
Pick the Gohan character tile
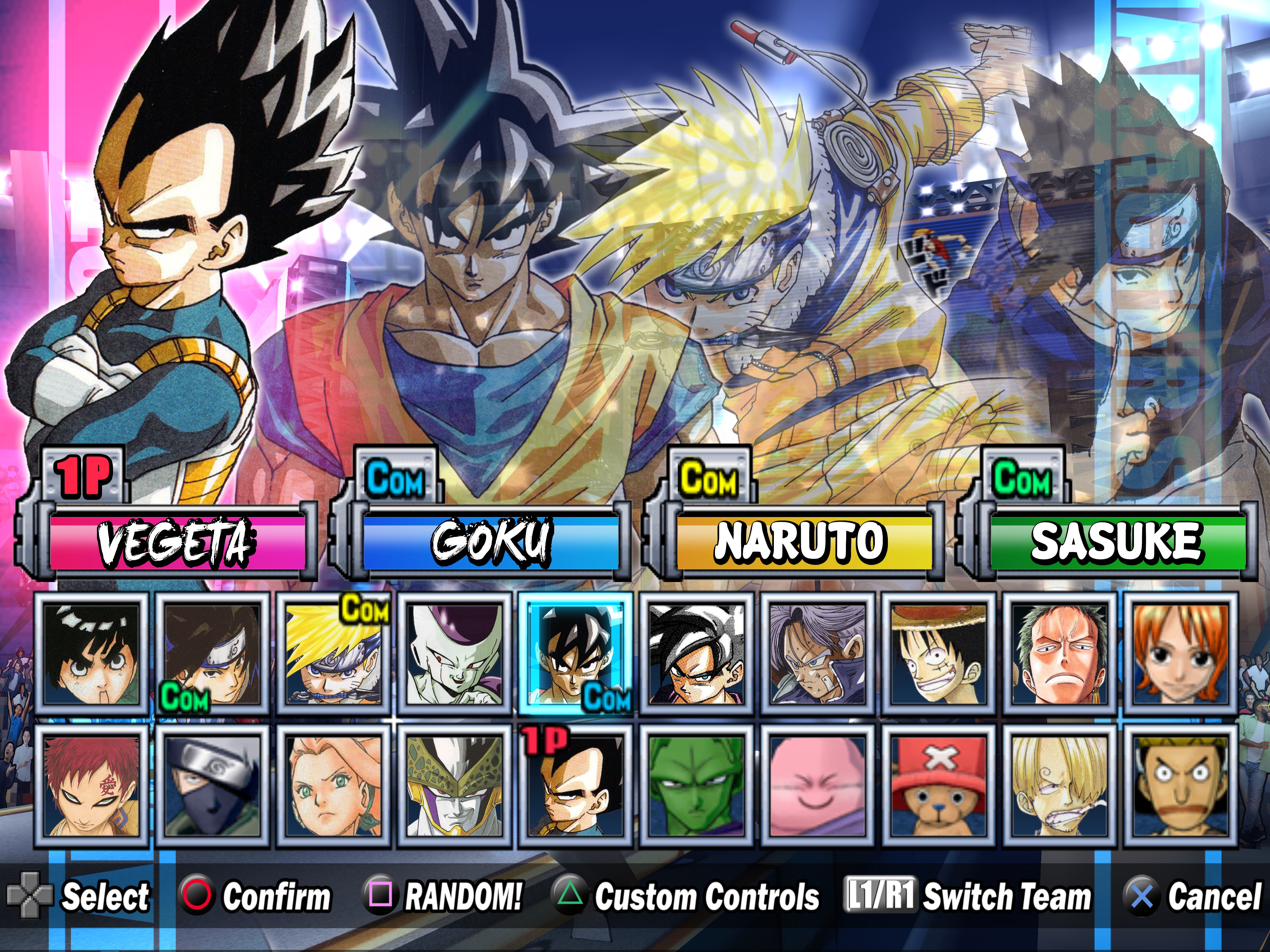click(697, 654)
